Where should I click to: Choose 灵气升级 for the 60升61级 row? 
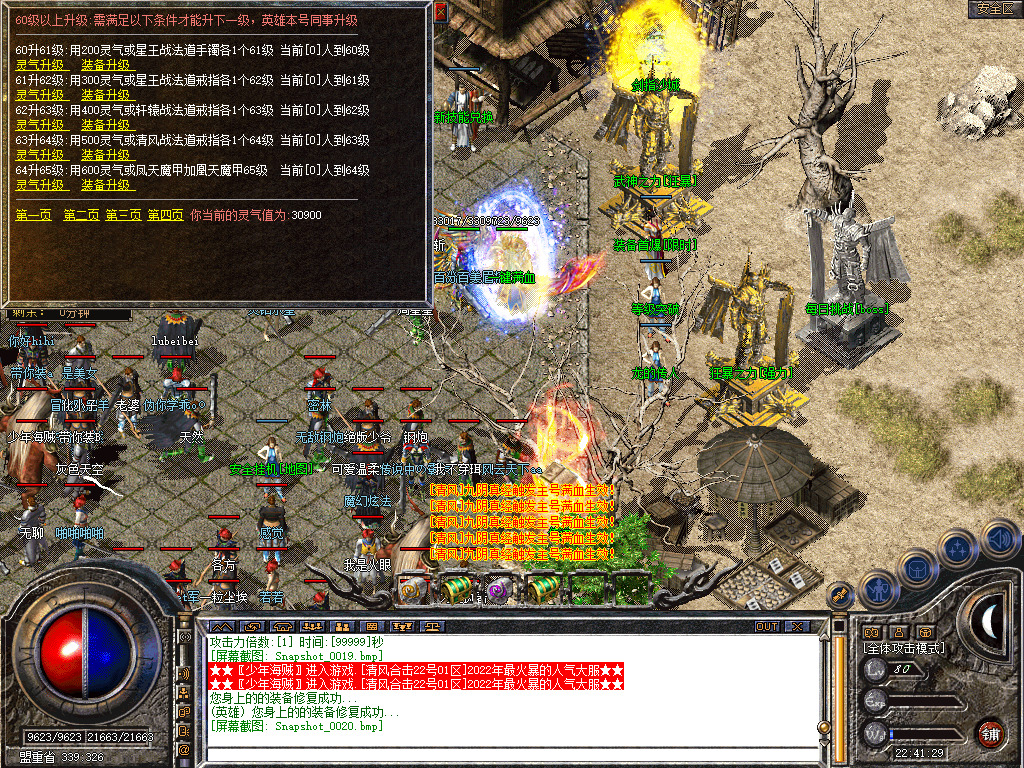(40, 65)
